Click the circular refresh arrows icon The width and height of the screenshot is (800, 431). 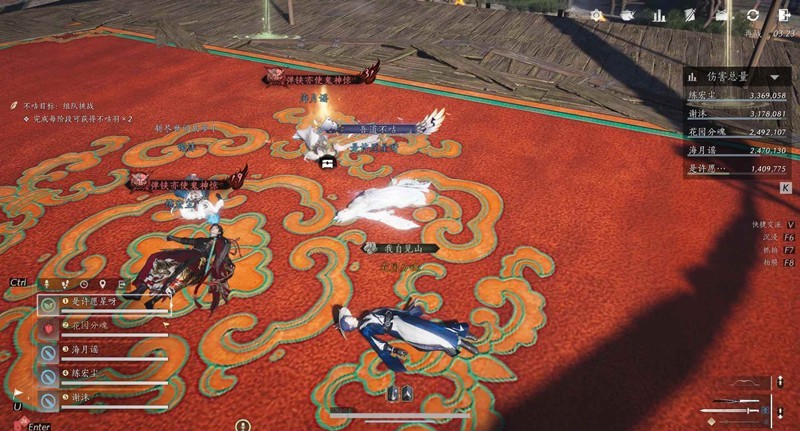[752, 15]
